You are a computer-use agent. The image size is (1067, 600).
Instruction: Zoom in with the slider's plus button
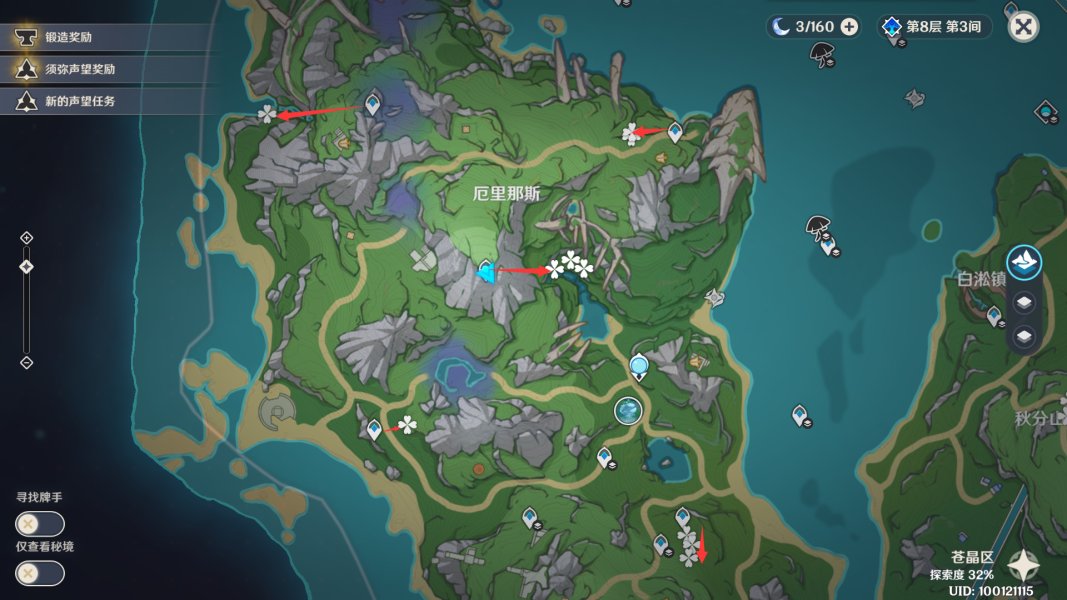pos(27,237)
